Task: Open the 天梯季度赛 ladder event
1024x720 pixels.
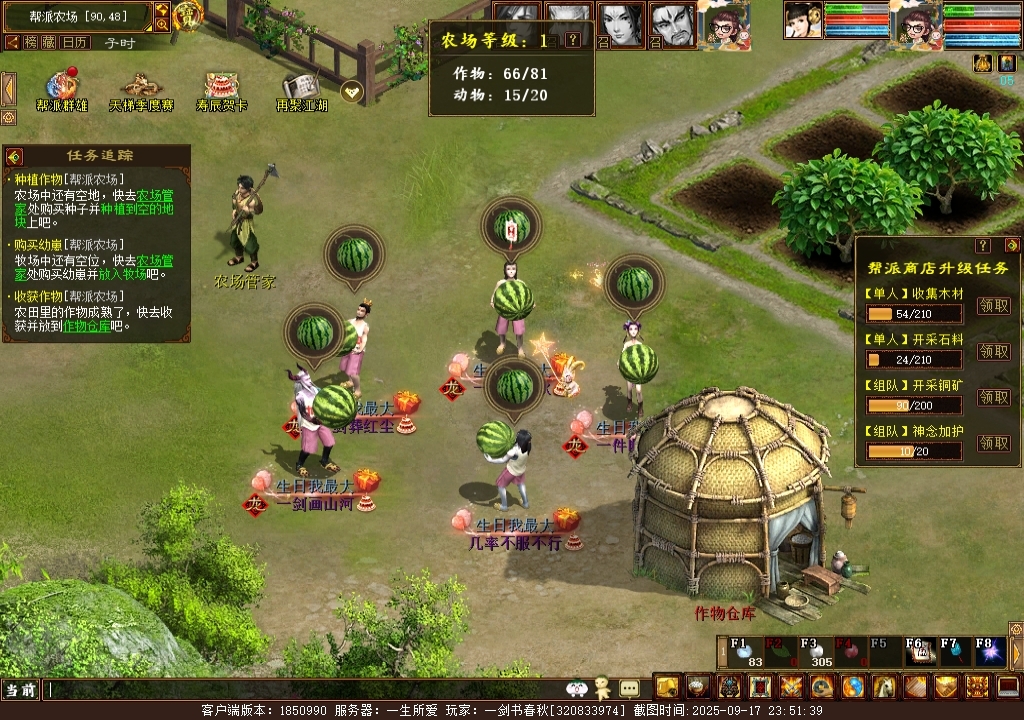Action: tap(141, 87)
